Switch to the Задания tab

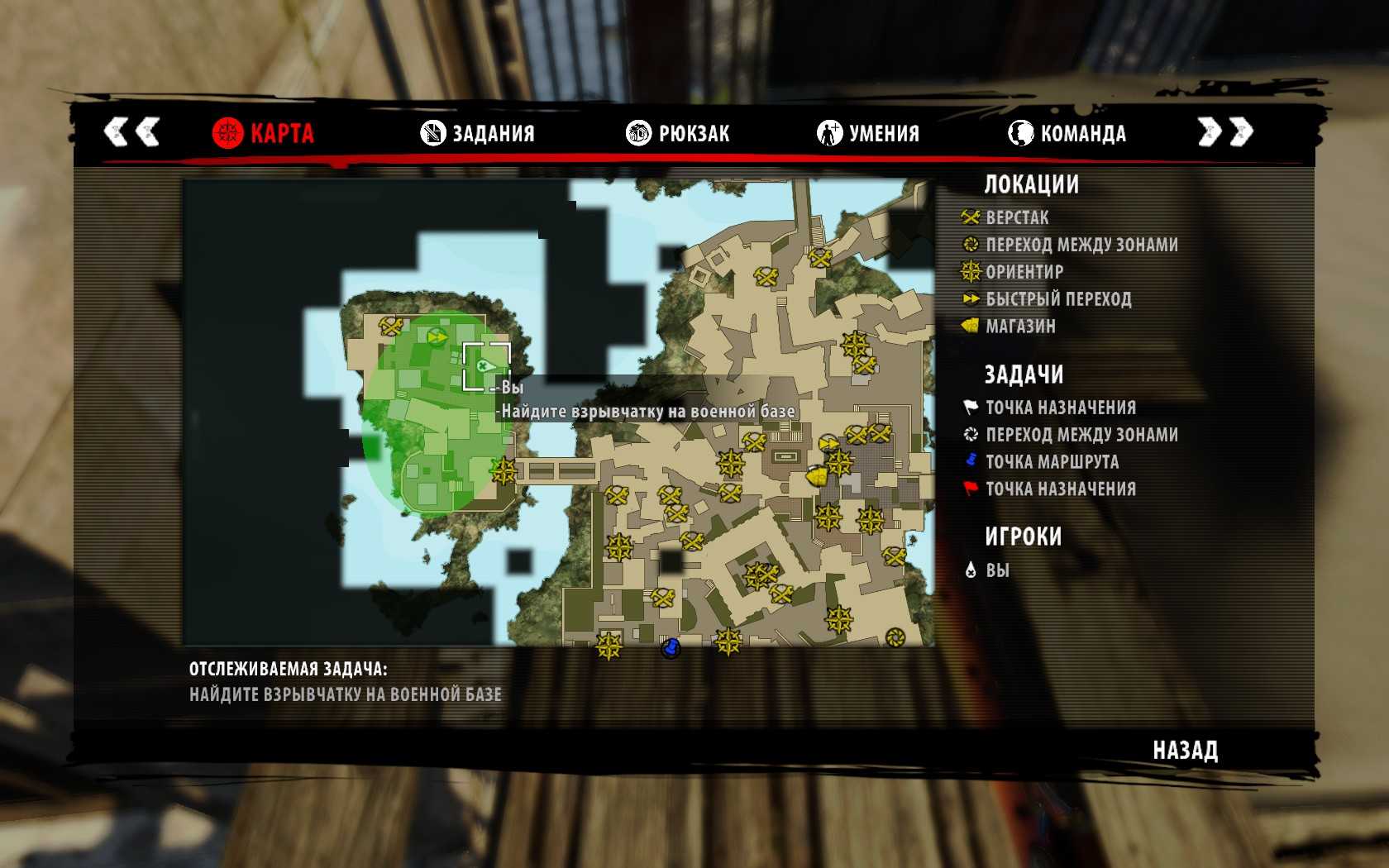point(478,133)
